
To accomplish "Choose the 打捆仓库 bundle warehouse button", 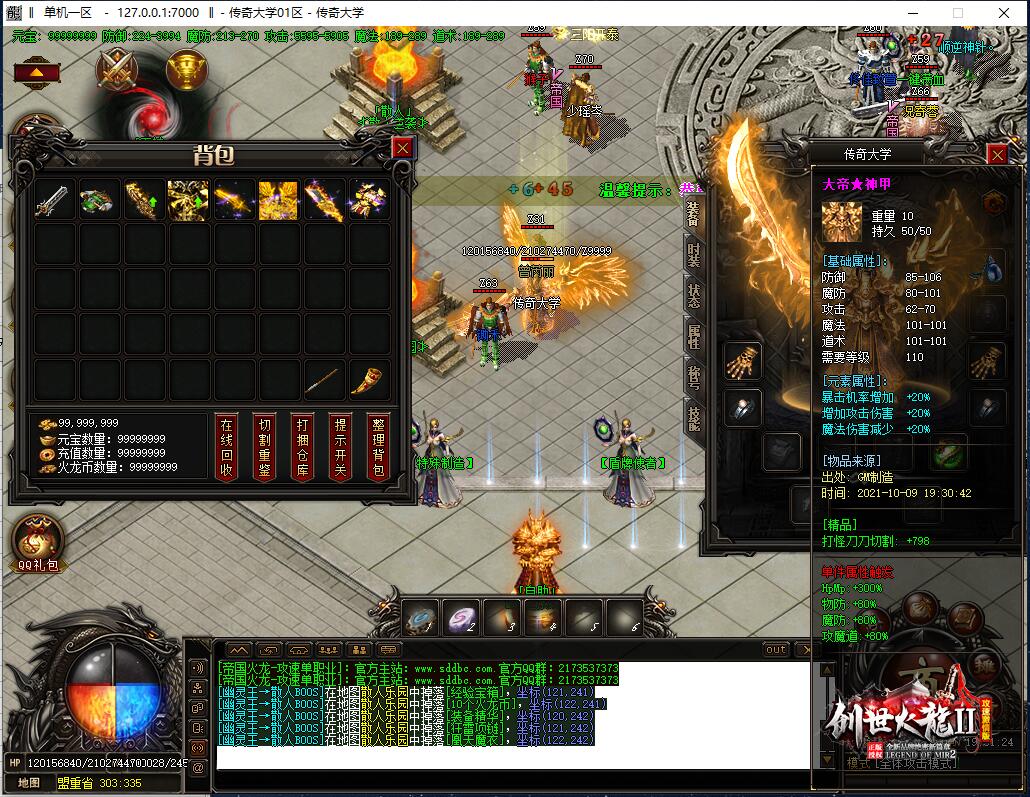I will 302,446.
